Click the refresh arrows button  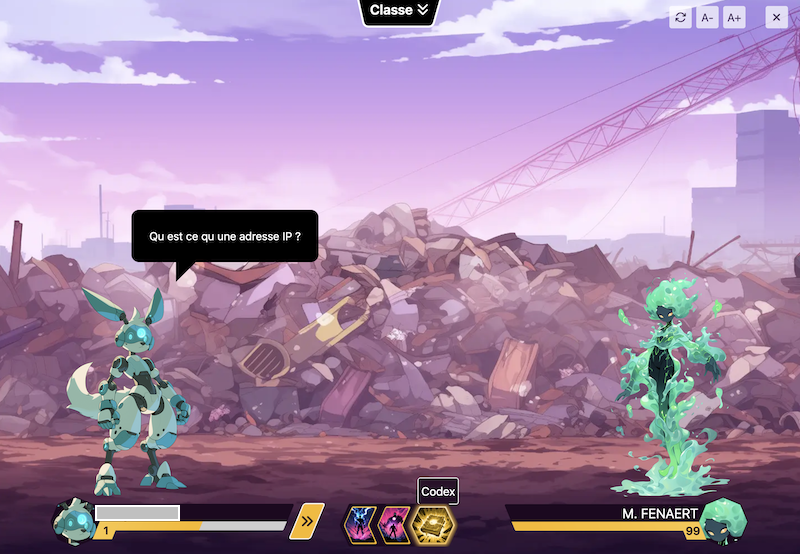(x=681, y=17)
